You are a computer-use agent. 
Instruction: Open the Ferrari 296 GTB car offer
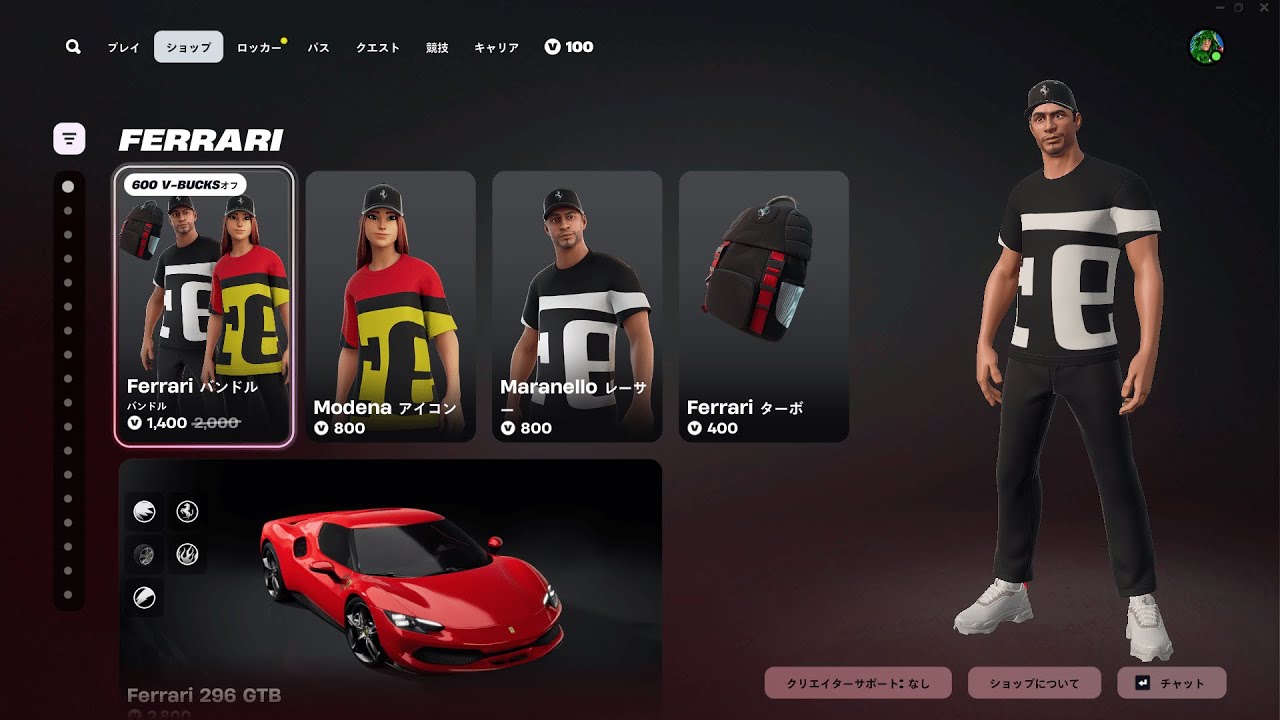coord(390,585)
